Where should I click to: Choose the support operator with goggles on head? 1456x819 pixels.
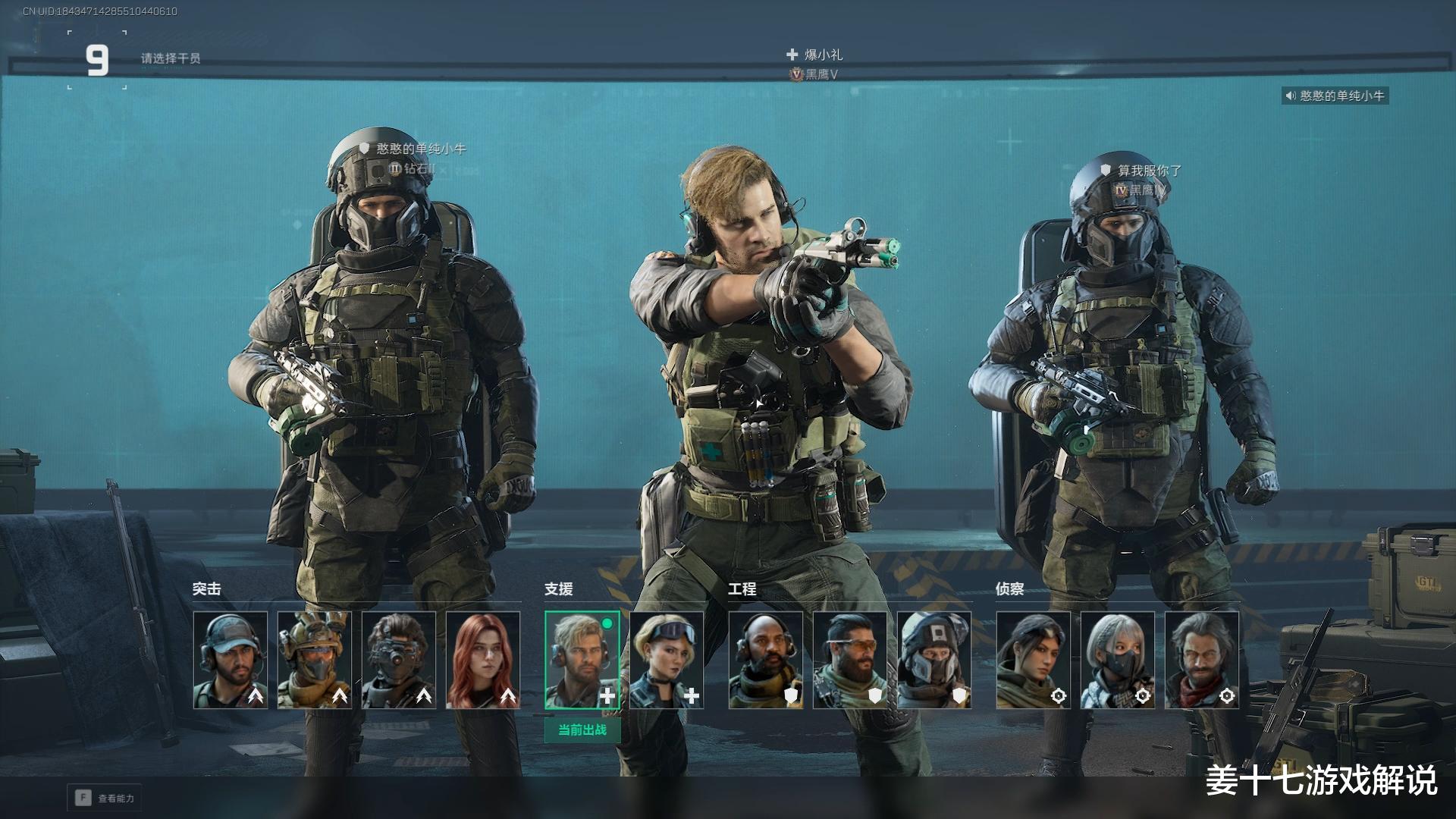(667, 660)
